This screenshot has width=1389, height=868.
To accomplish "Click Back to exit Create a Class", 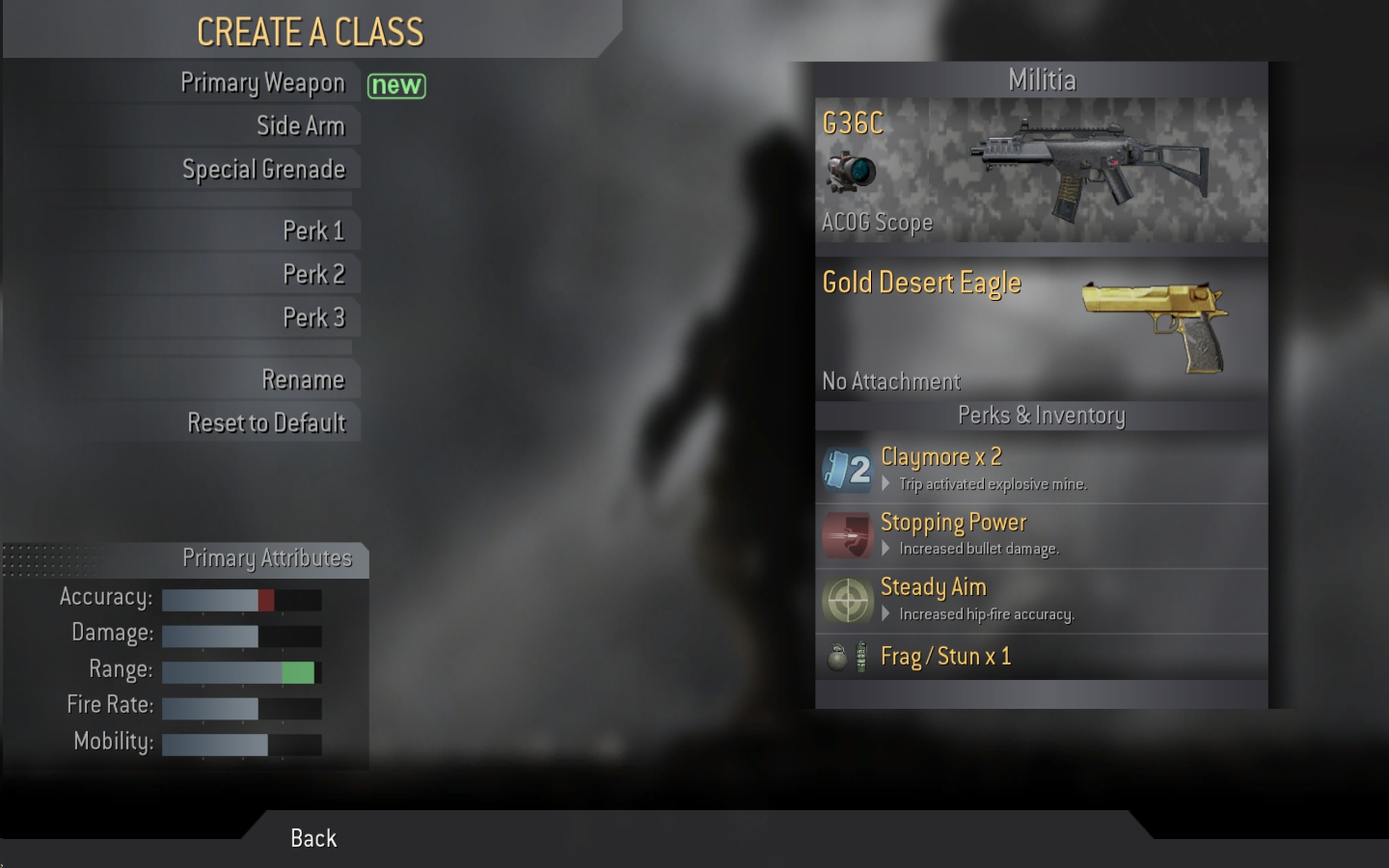I will pyautogui.click(x=313, y=837).
